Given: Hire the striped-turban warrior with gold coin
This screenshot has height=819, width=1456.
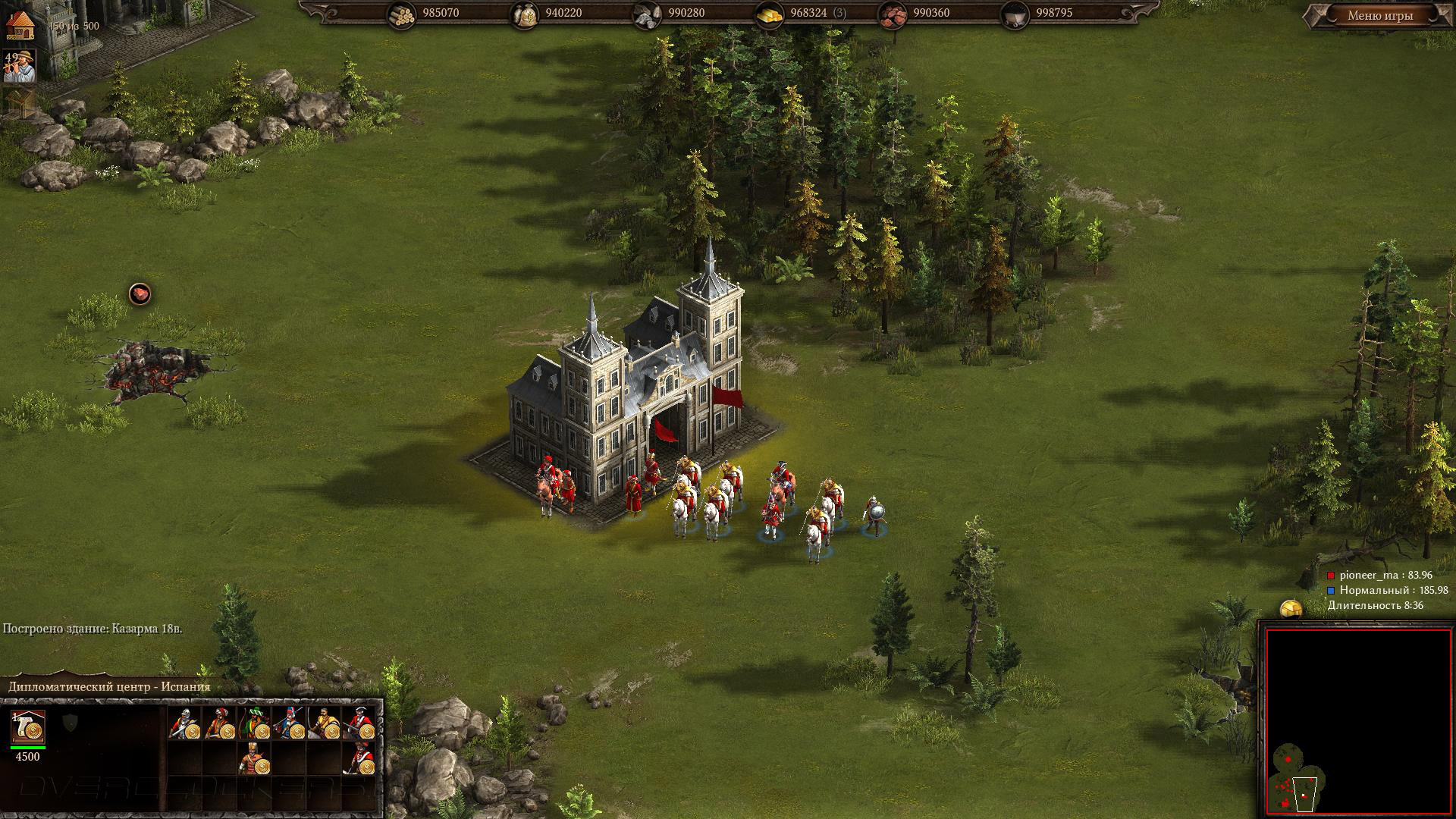Looking at the screenshot, I should point(255,758).
